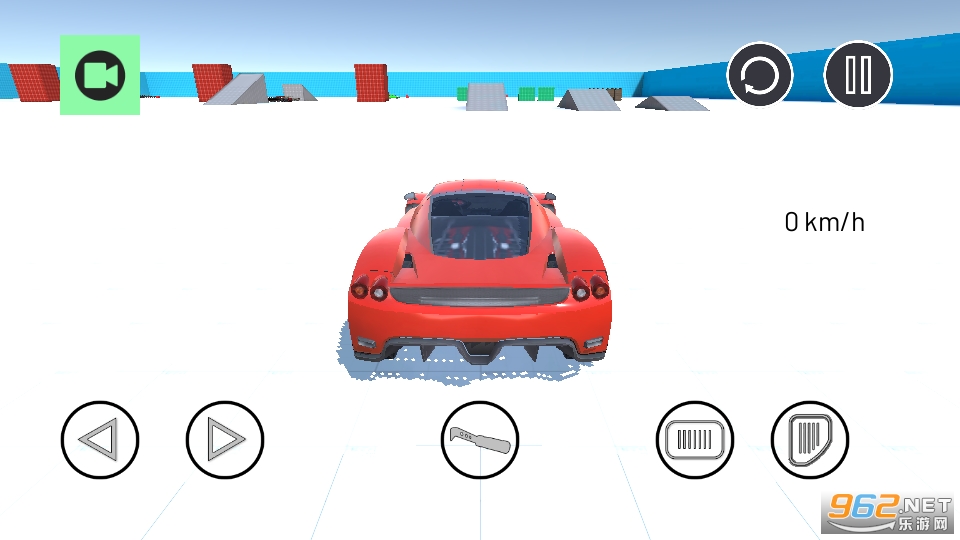Pull the handbrake lever button
This screenshot has width=960, height=540.
(480, 439)
